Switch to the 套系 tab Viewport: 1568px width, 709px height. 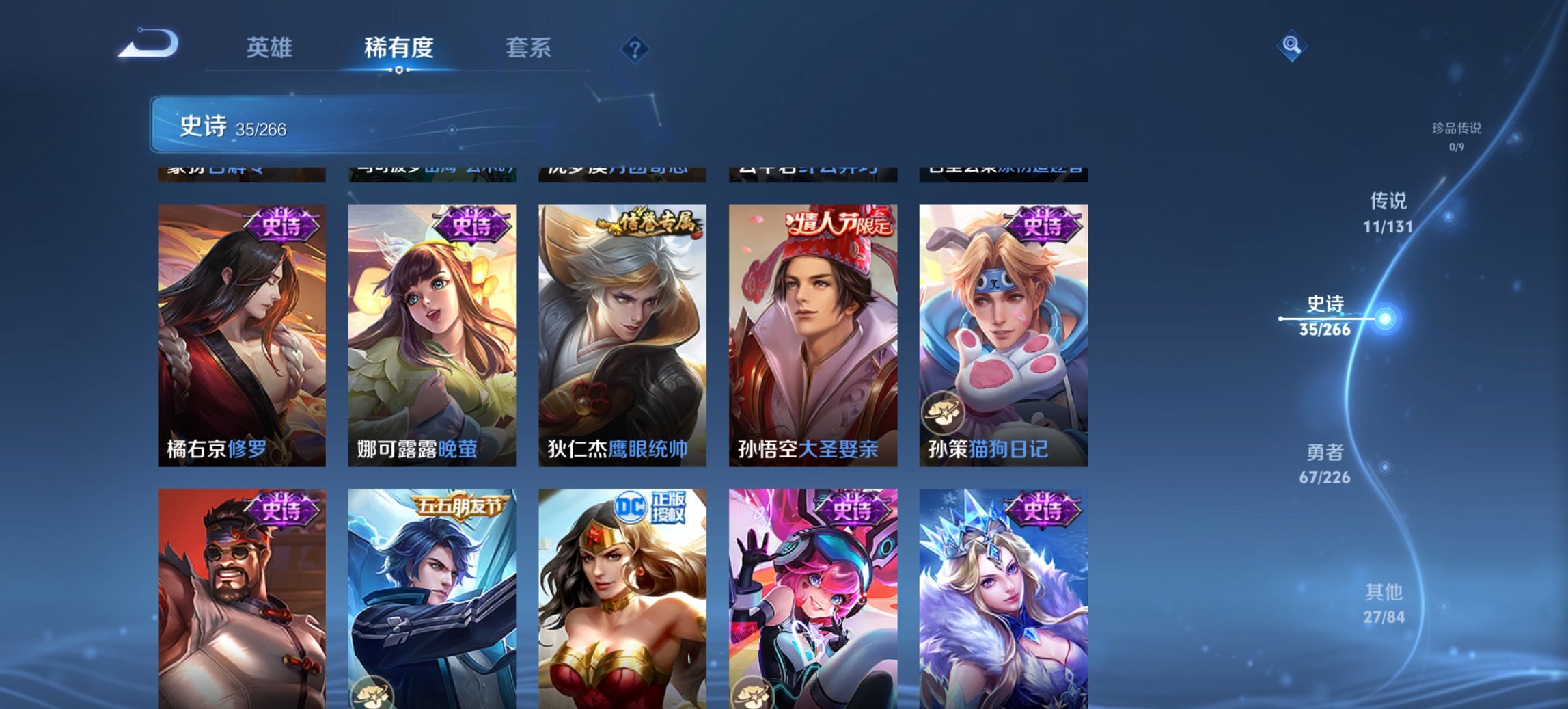click(x=529, y=48)
